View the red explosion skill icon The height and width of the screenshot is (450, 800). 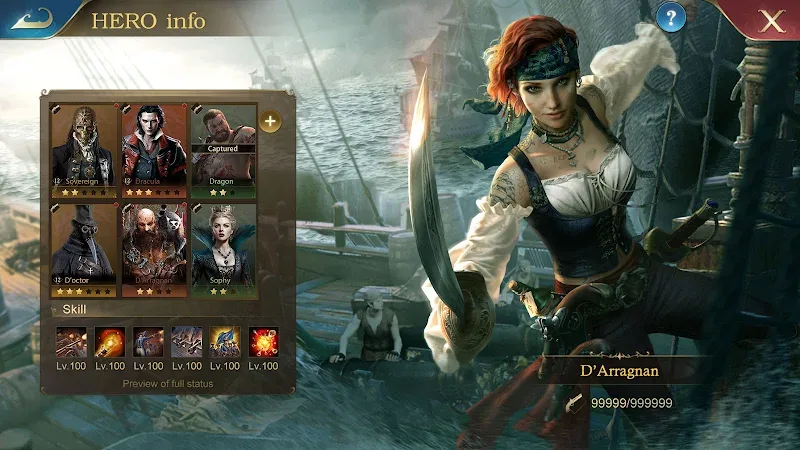(263, 343)
